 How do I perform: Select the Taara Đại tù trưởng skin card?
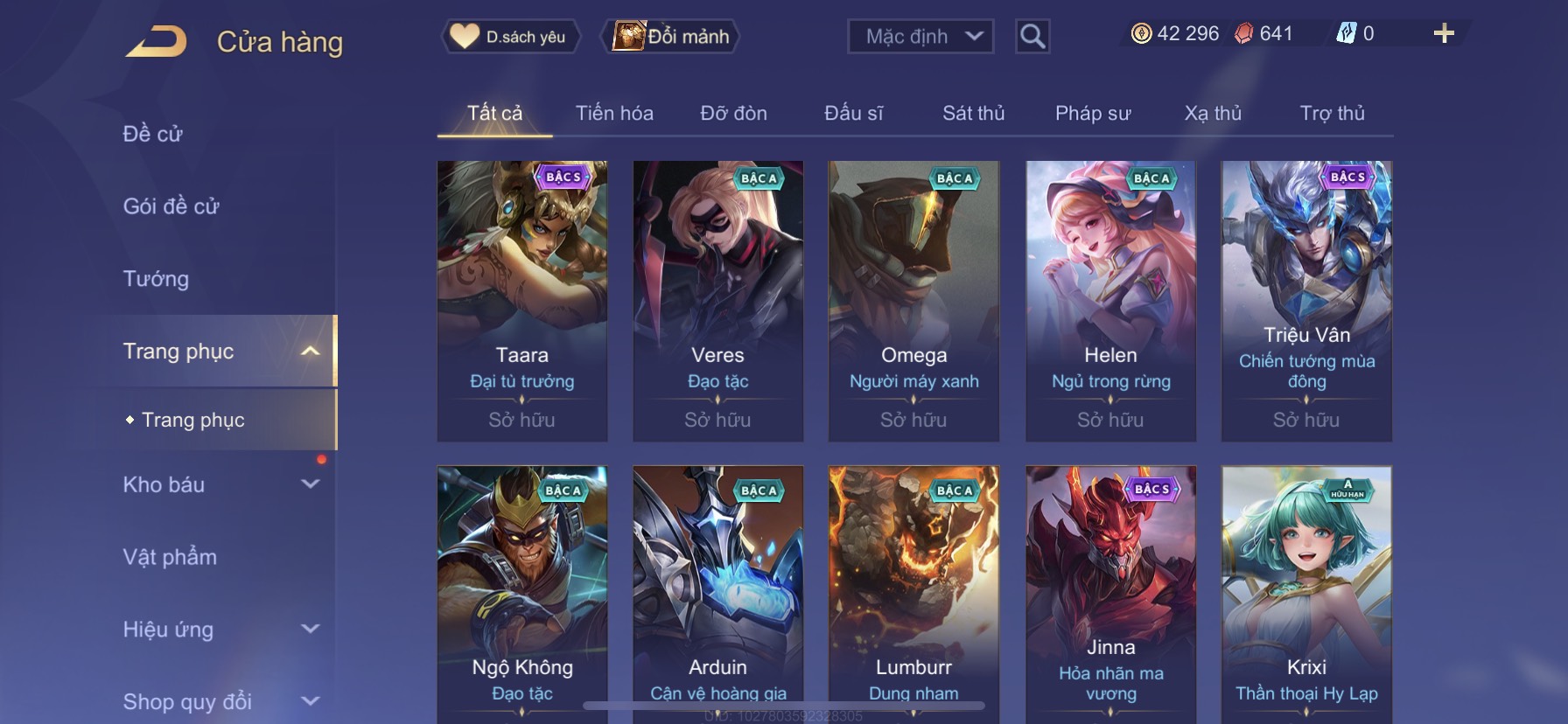522,300
